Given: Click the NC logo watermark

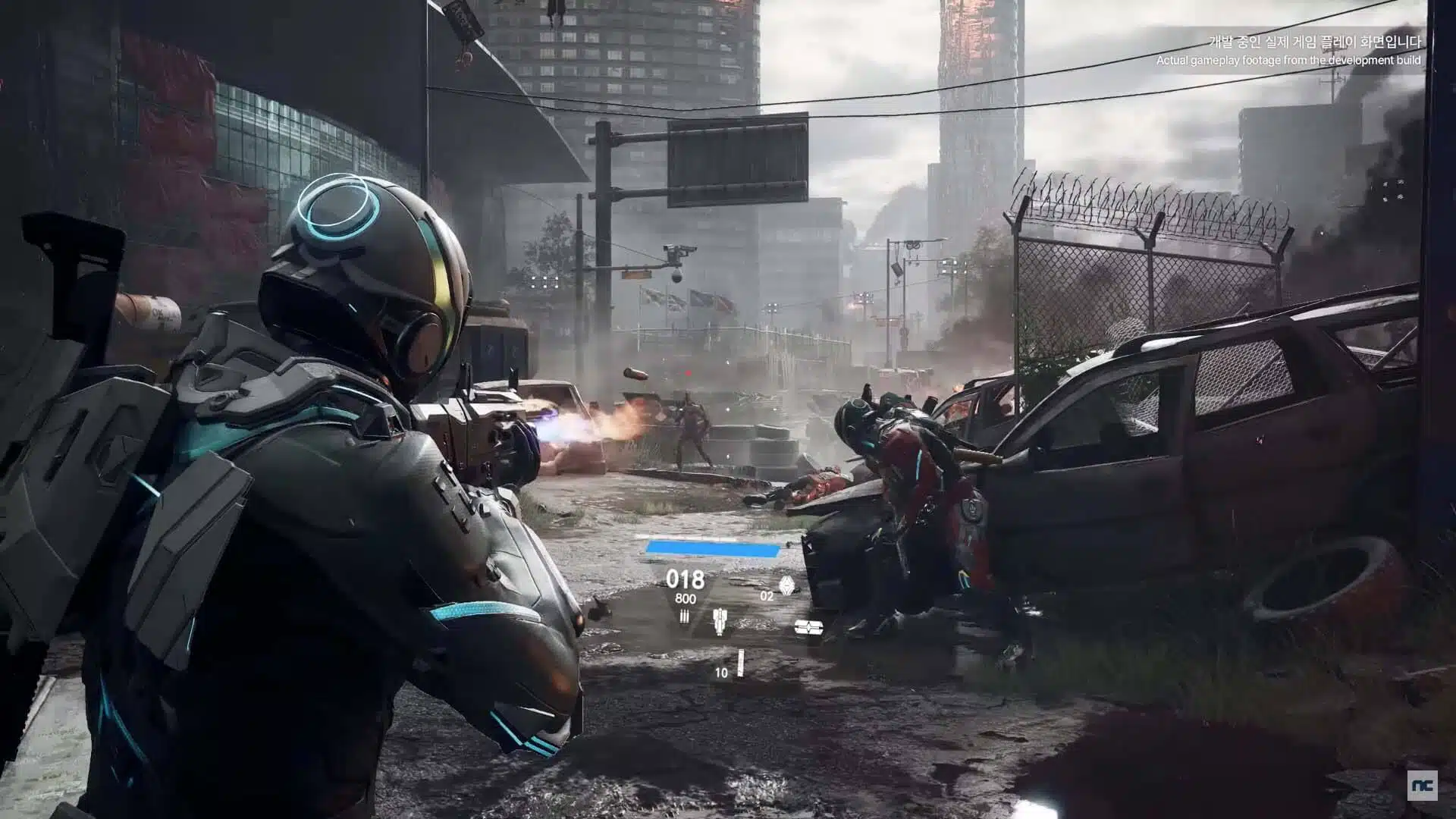Looking at the screenshot, I should [x=1422, y=786].
